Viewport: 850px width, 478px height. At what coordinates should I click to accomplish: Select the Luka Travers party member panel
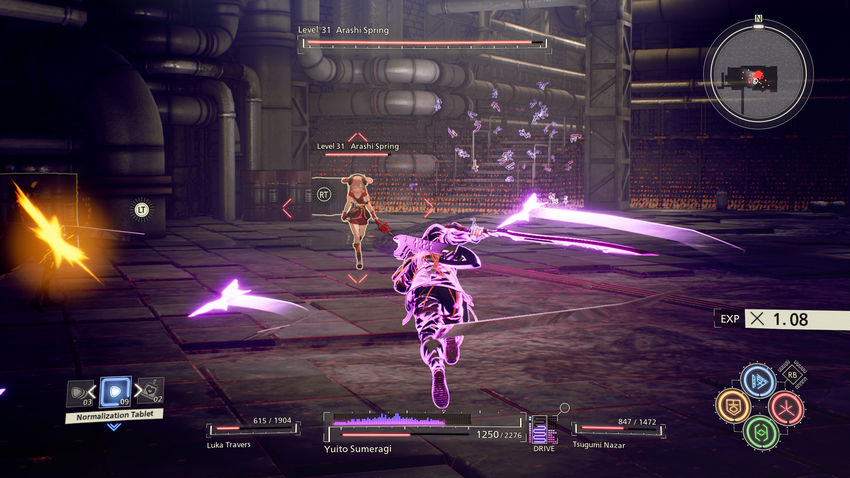click(251, 432)
